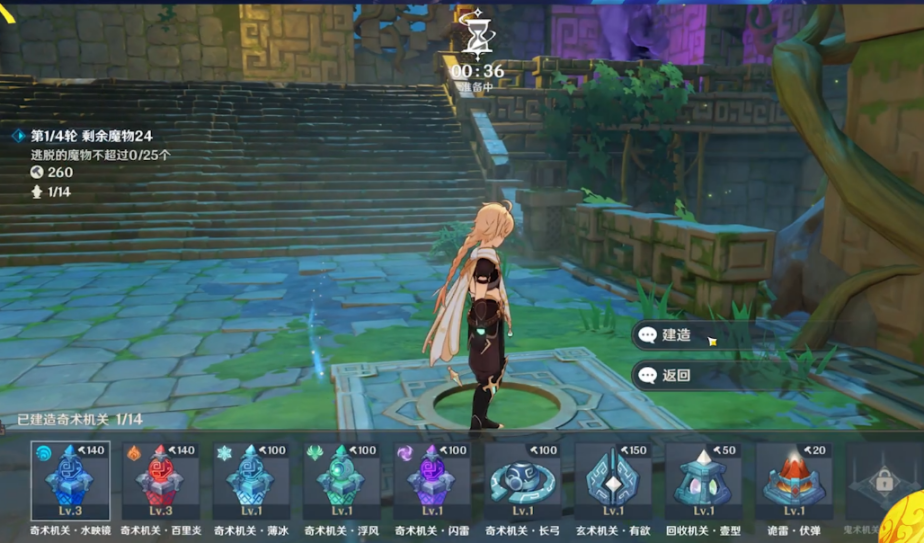Pick the 伏弹 mine card costing 20
Viewport: 924px width, 543px height.
tap(794, 480)
